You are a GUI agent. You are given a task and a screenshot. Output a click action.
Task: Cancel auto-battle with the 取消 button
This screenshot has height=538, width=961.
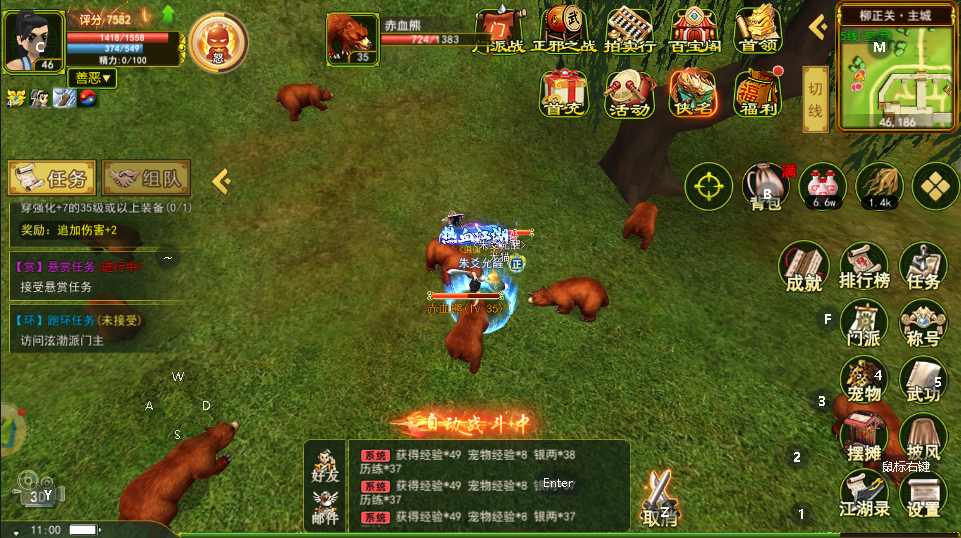tap(658, 498)
